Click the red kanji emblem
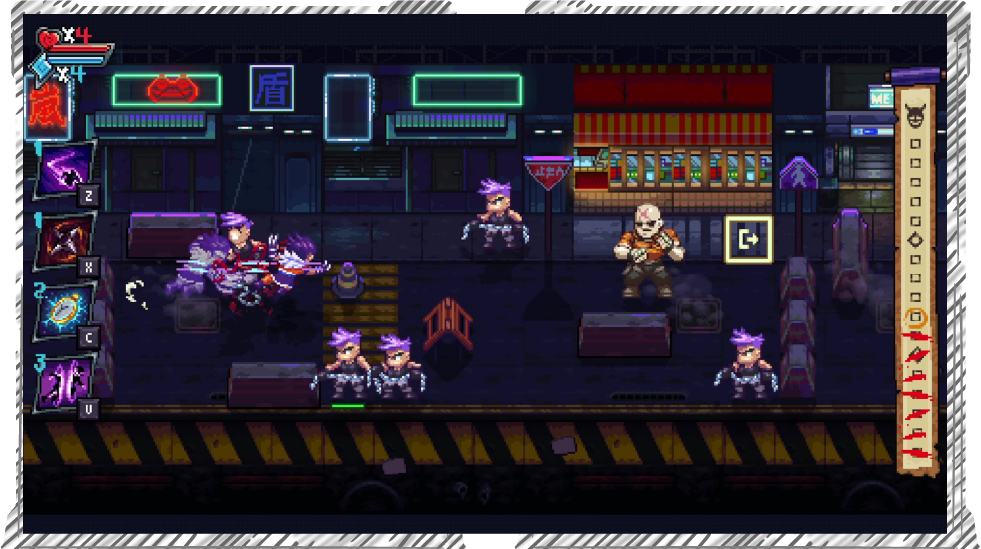The height and width of the screenshot is (549, 981). [44, 106]
